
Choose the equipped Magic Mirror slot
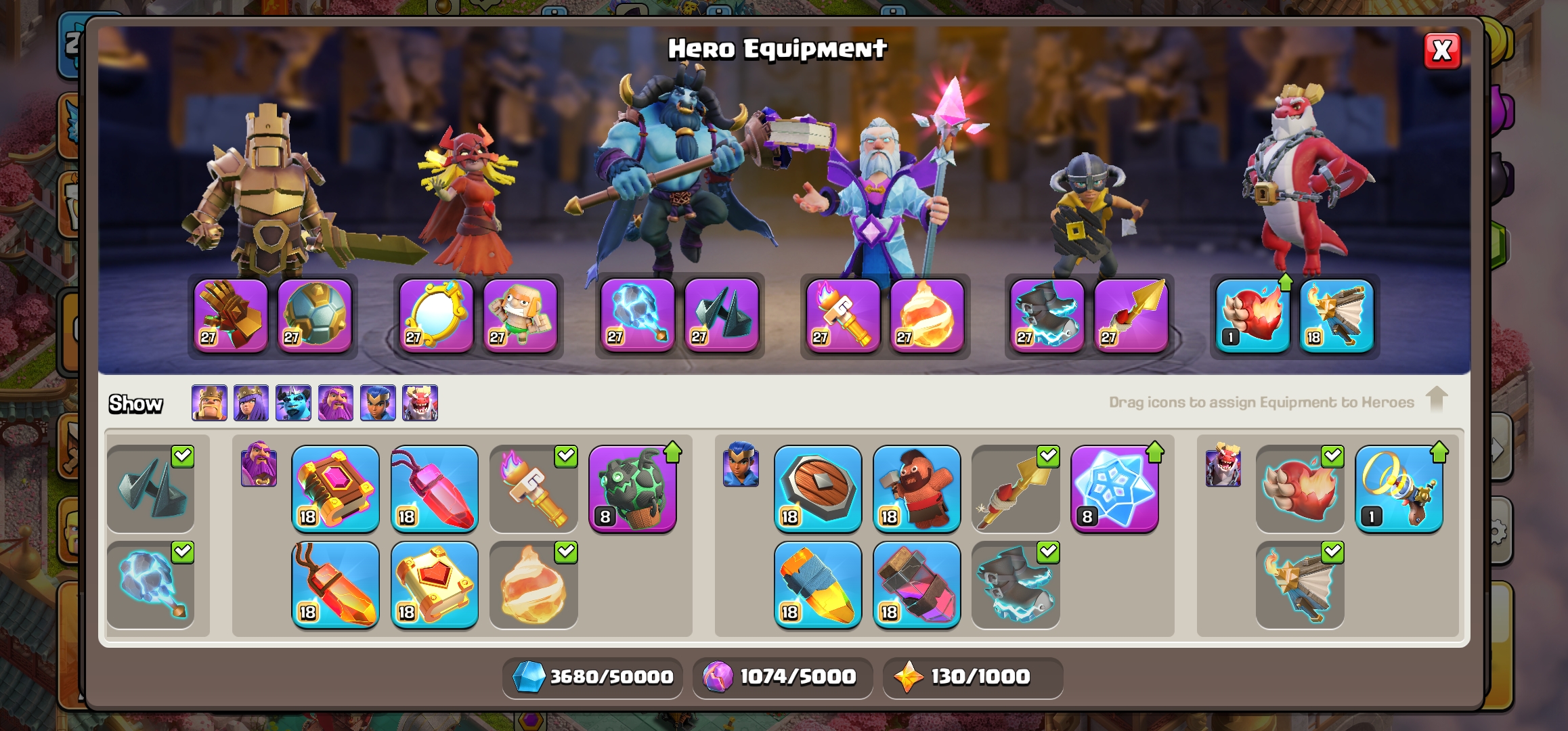pos(436,315)
